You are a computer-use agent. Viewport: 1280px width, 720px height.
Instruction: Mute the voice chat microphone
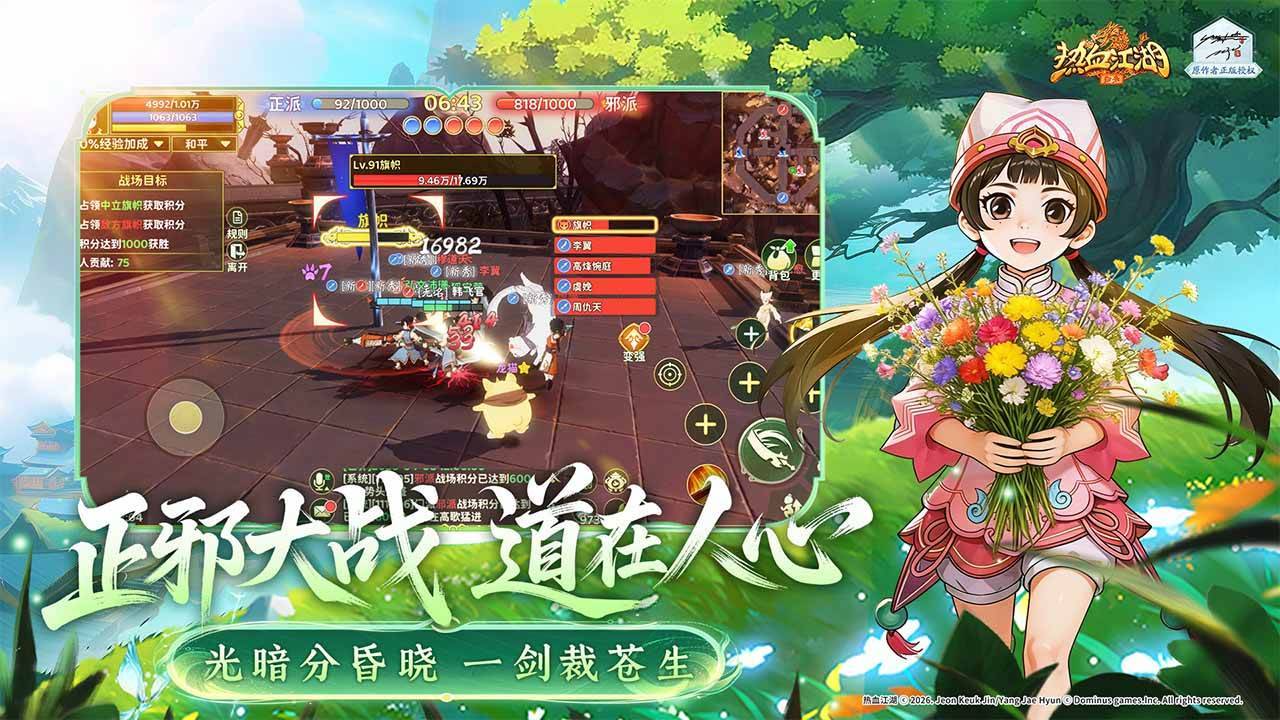tap(319, 480)
